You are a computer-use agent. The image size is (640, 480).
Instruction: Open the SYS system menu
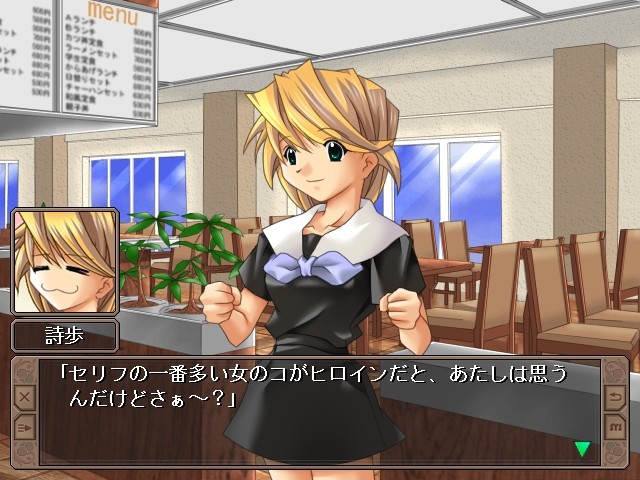[614, 427]
